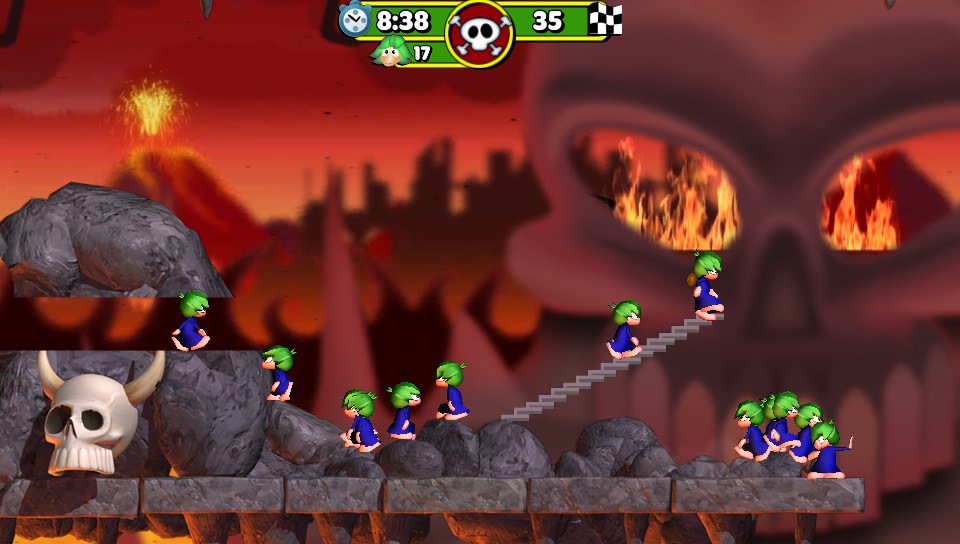
Task: Click the skull and crossbones emblem
Action: 480,33
